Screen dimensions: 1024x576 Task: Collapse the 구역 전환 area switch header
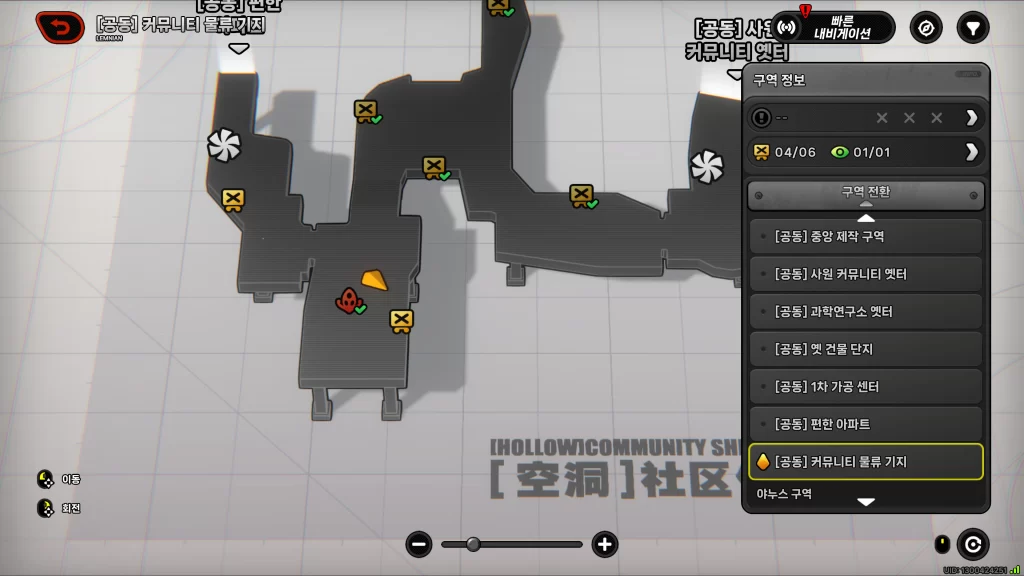point(866,194)
